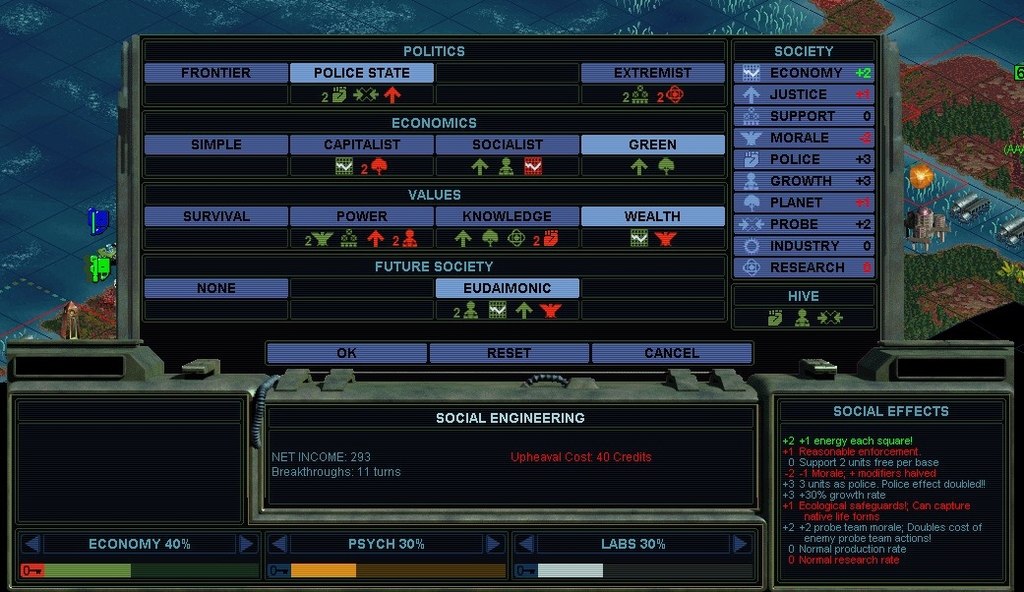The height and width of the screenshot is (592, 1024).
Task: Switch economics to Simple
Action: tap(216, 145)
